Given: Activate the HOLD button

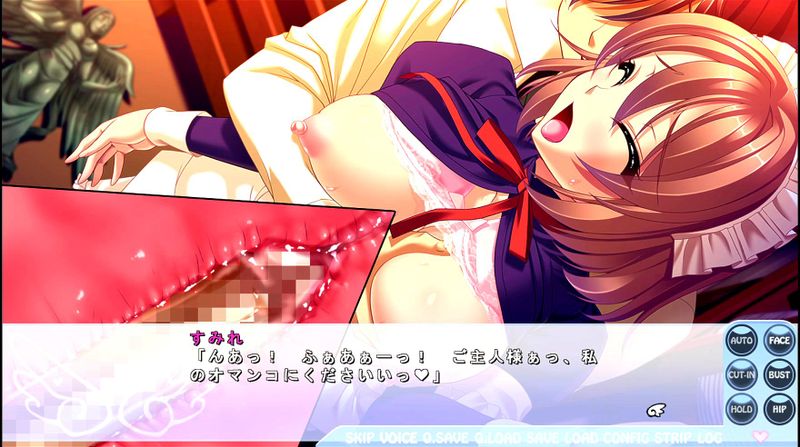Looking at the screenshot, I should [x=742, y=408].
